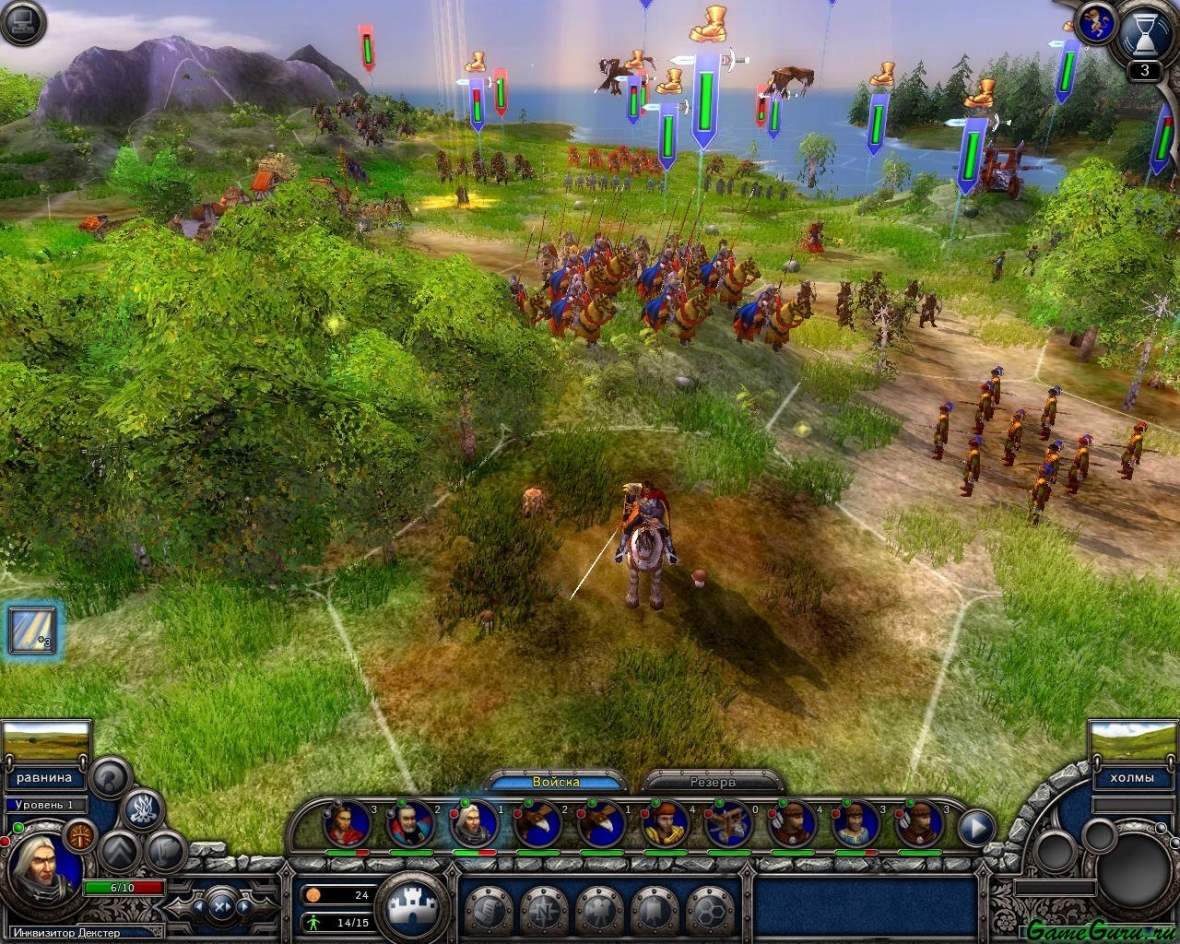This screenshot has height=944, width=1180.
Task: Select the red-robed long-haired unit portrait
Action: click(x=347, y=824)
